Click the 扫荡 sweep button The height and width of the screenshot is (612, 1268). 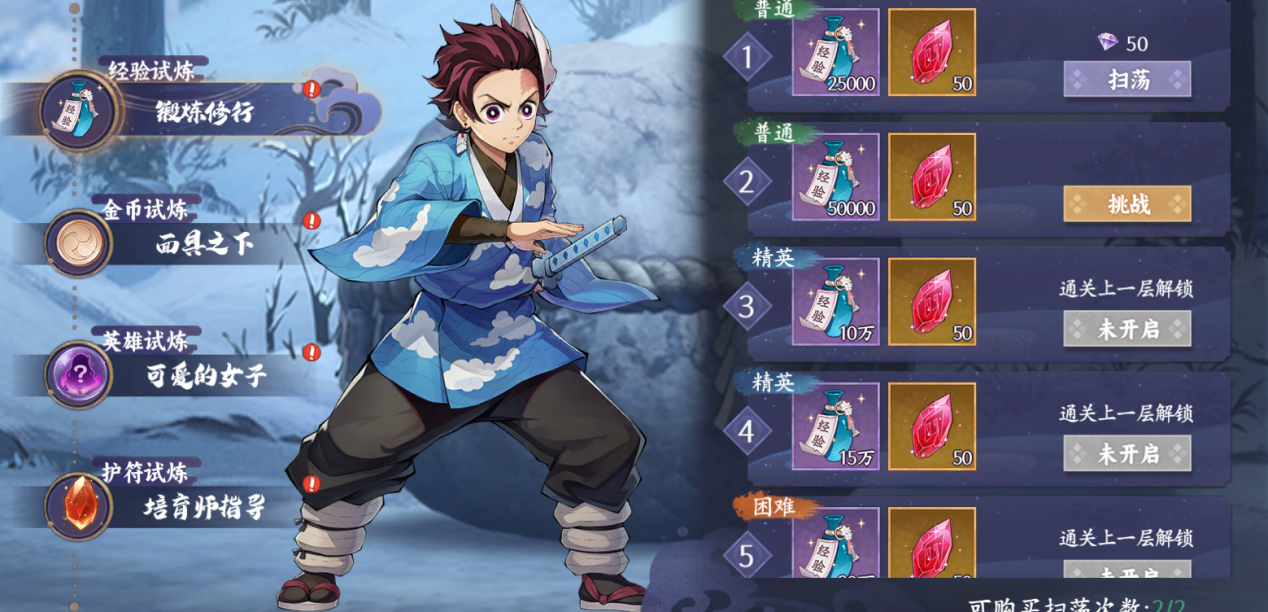pyautogui.click(x=1127, y=80)
